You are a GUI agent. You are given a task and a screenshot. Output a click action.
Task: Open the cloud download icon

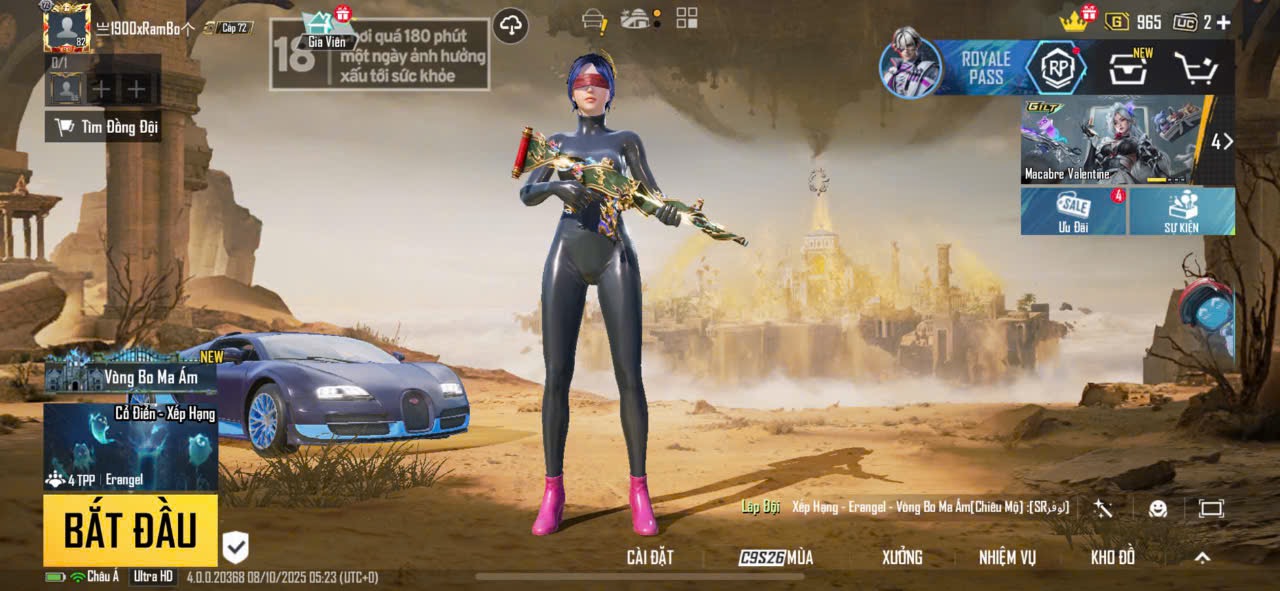point(511,26)
